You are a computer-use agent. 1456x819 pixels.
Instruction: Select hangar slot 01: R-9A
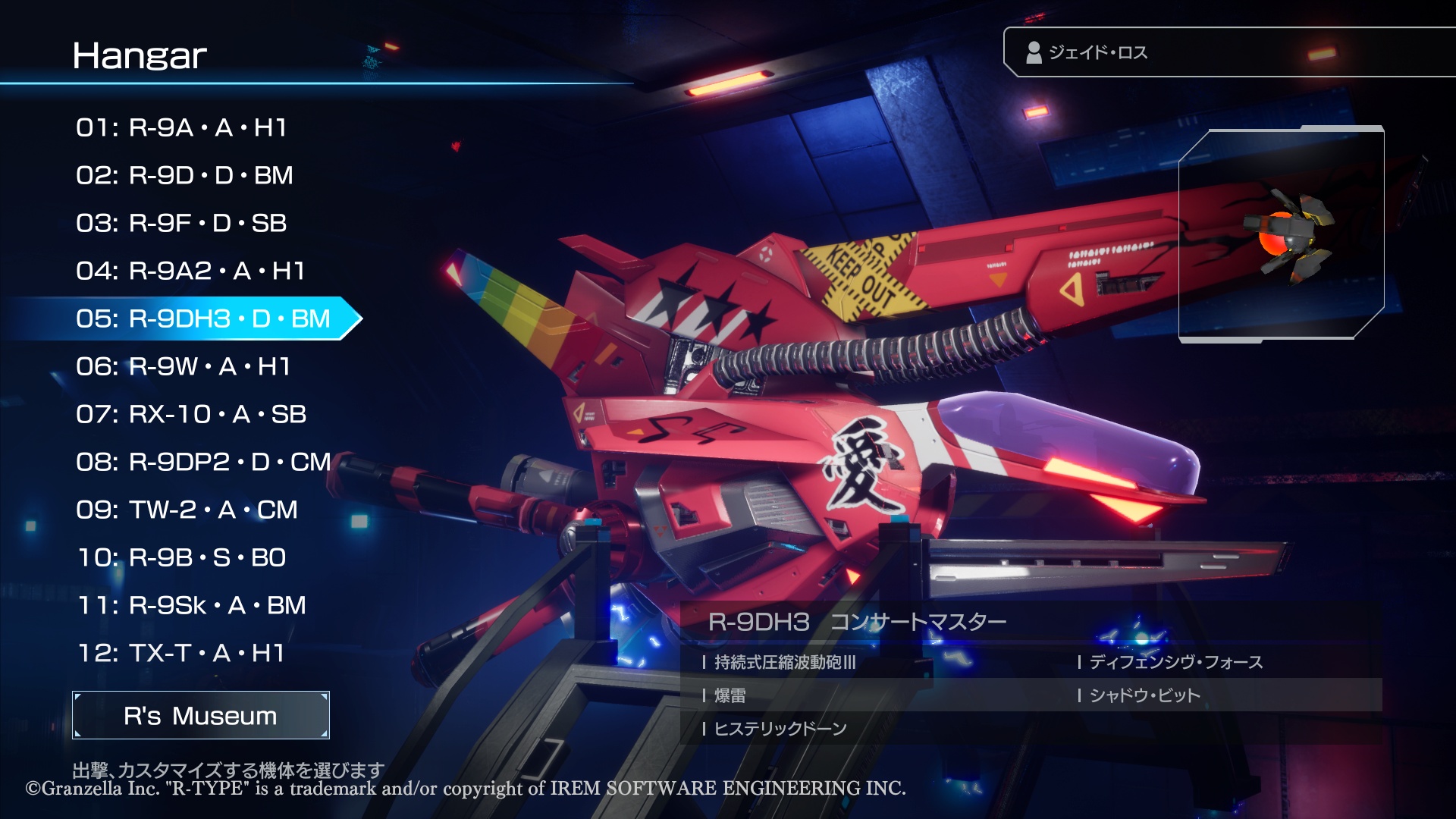coord(181,127)
